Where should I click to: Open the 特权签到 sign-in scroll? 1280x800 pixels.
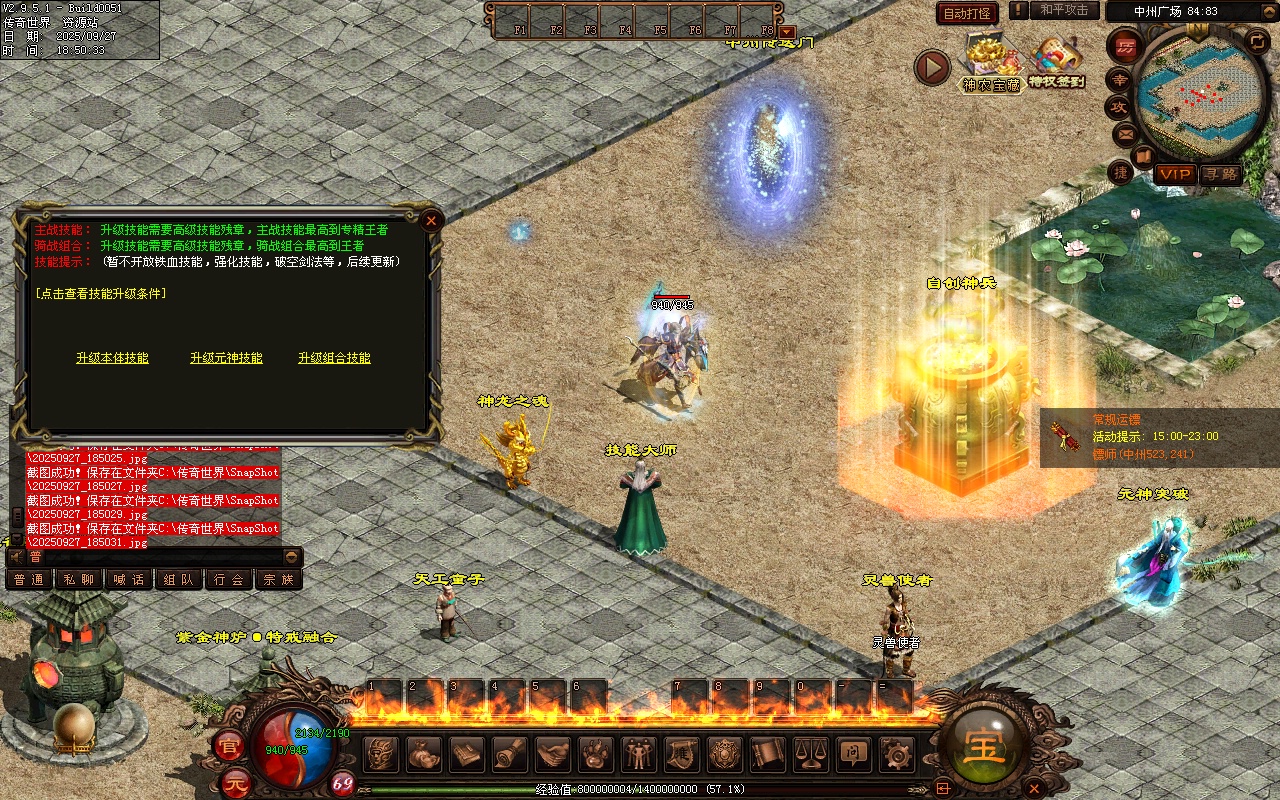coord(1056,60)
